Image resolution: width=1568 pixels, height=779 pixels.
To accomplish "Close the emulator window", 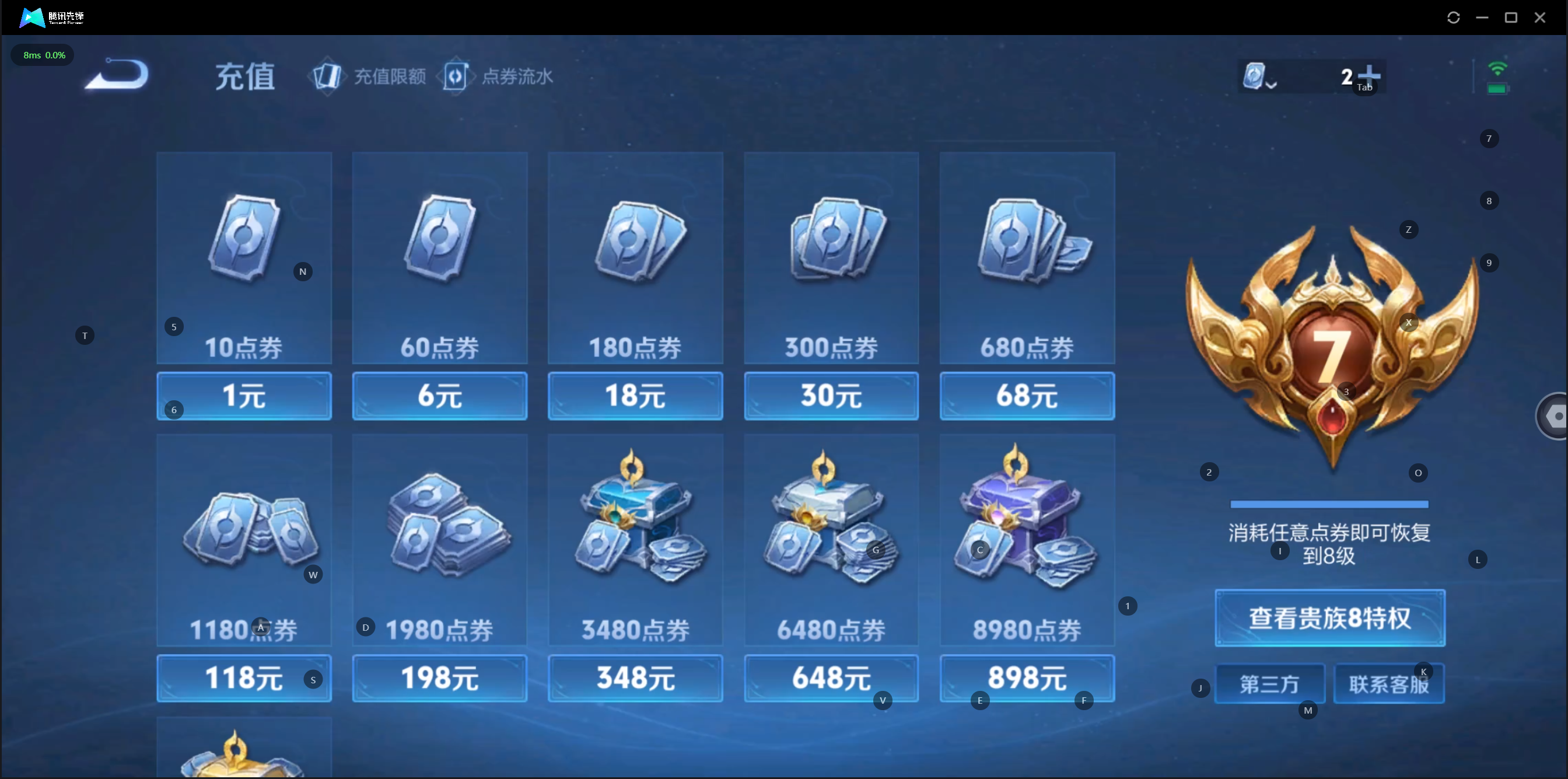I will 1539,18.
